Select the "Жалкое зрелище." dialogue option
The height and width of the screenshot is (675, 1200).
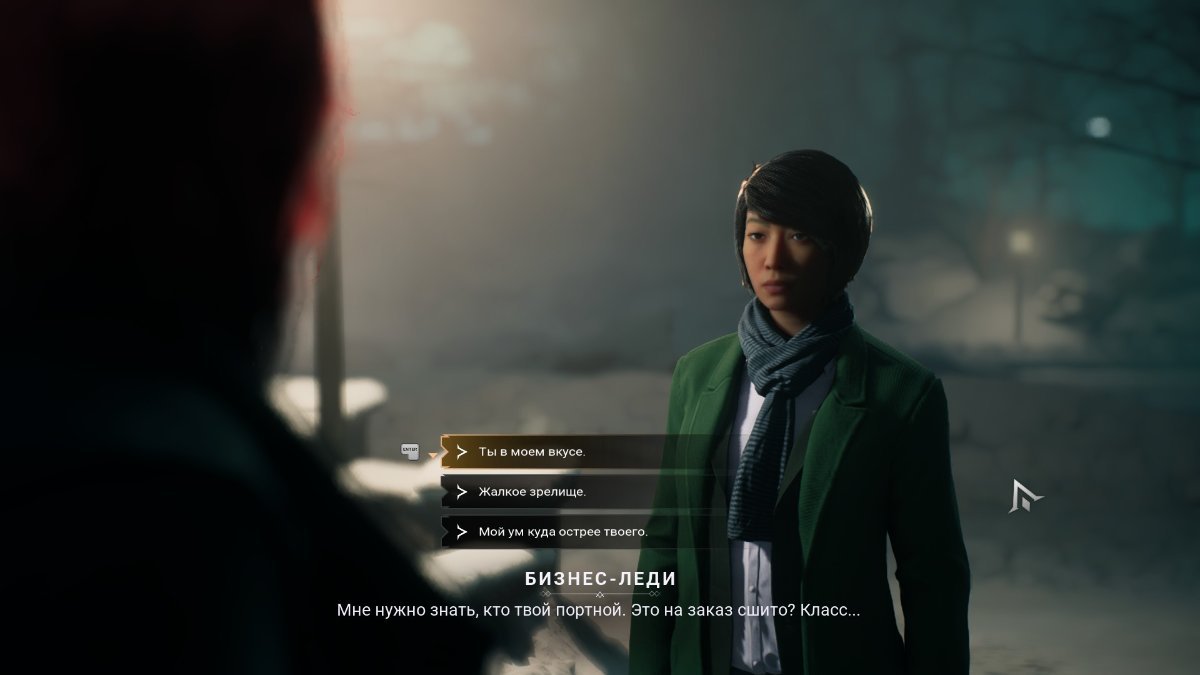coord(532,492)
